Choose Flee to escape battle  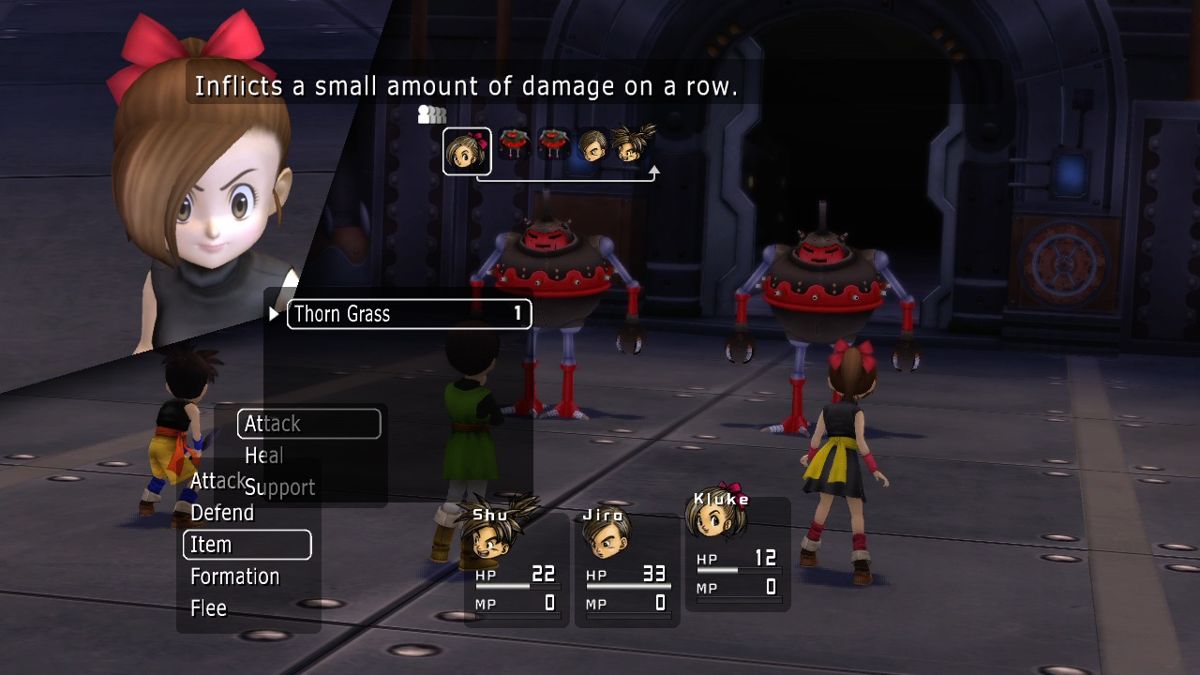209,608
